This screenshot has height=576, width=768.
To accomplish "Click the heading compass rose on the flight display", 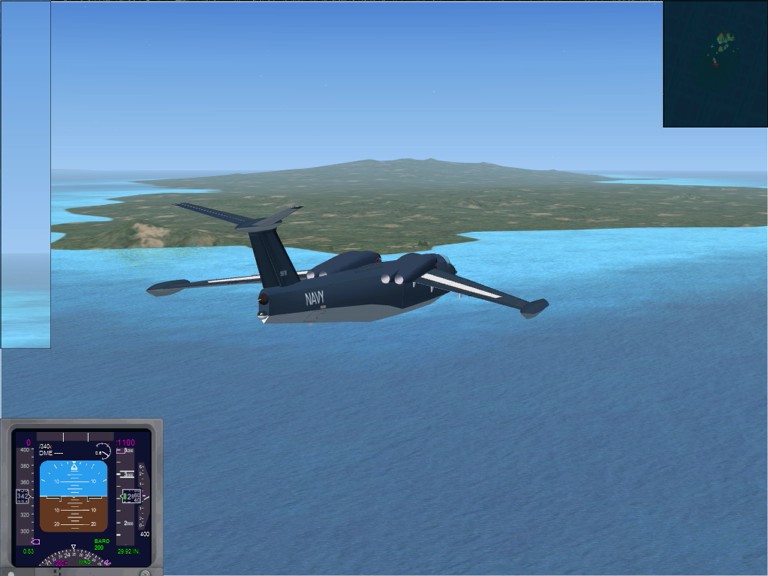I will point(74,560).
